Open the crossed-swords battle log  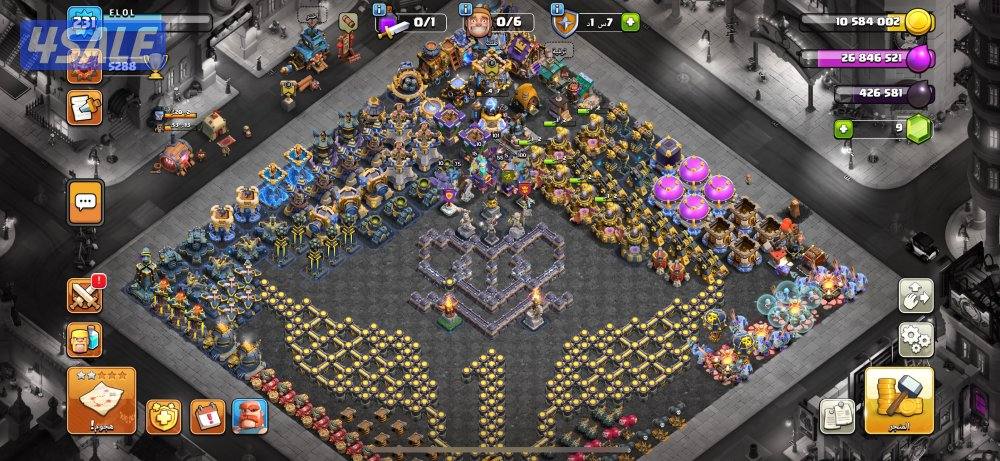point(84,295)
